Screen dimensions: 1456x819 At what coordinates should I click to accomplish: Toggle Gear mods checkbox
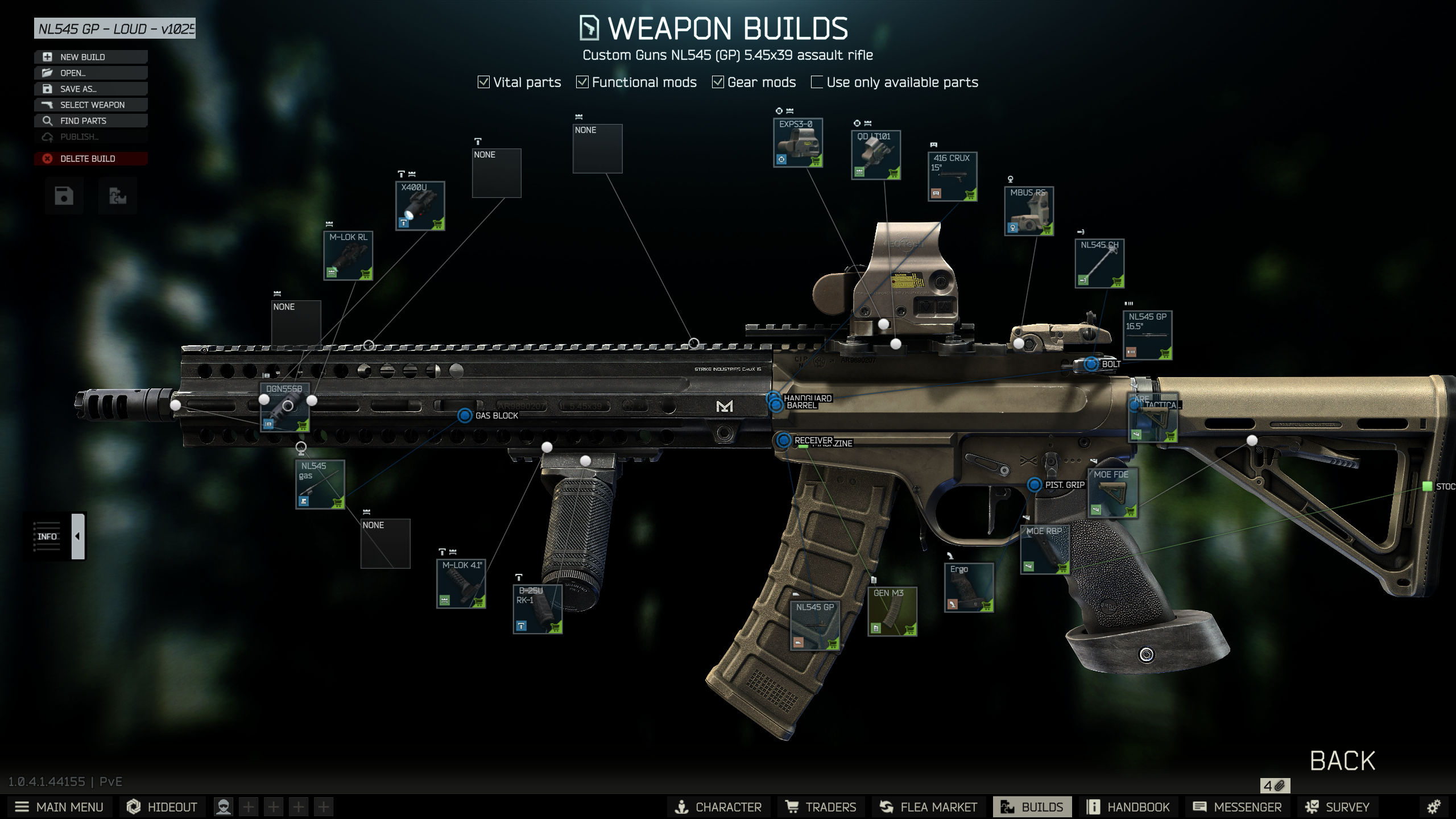tap(718, 82)
